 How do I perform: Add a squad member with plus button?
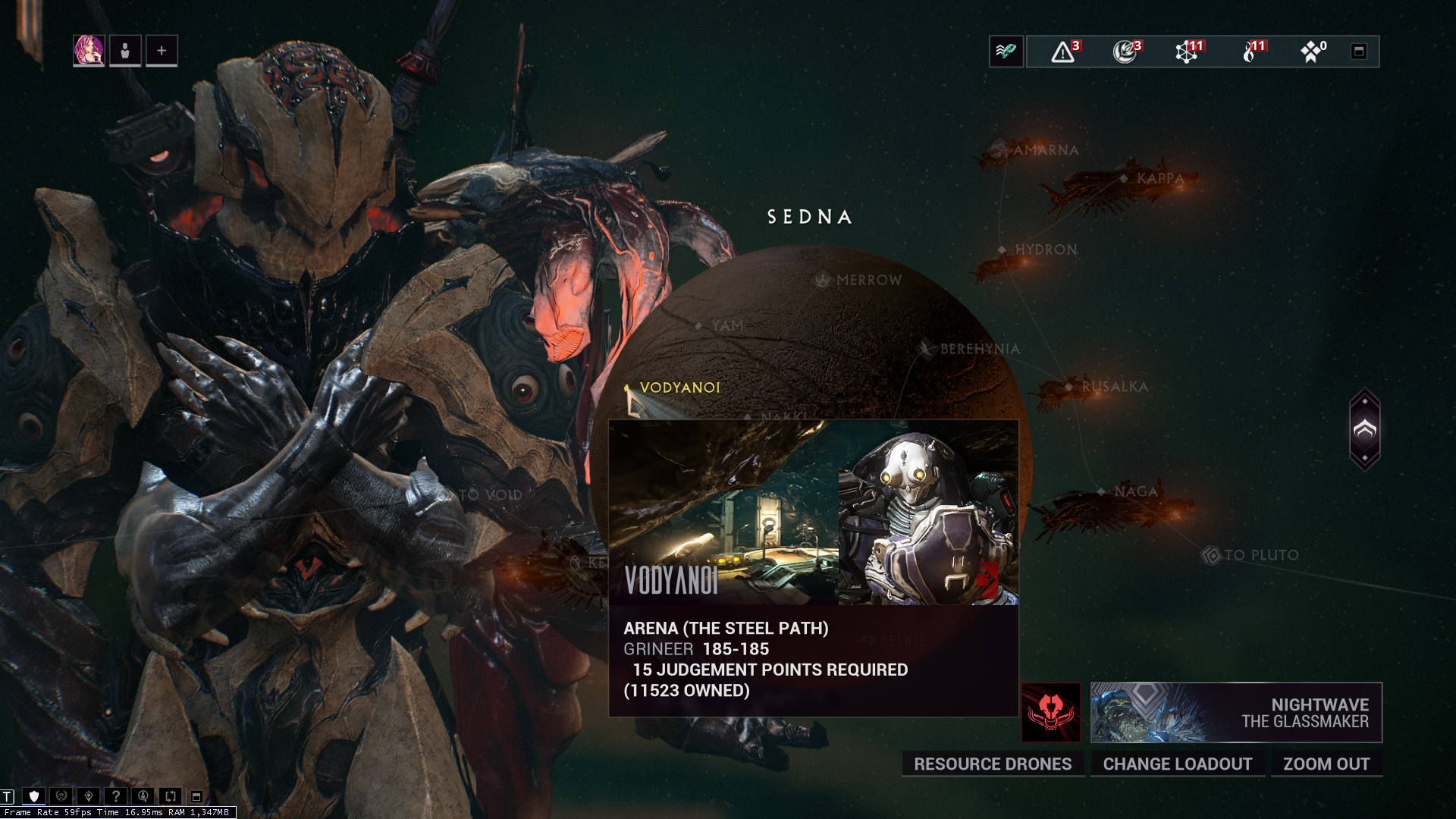(x=162, y=51)
